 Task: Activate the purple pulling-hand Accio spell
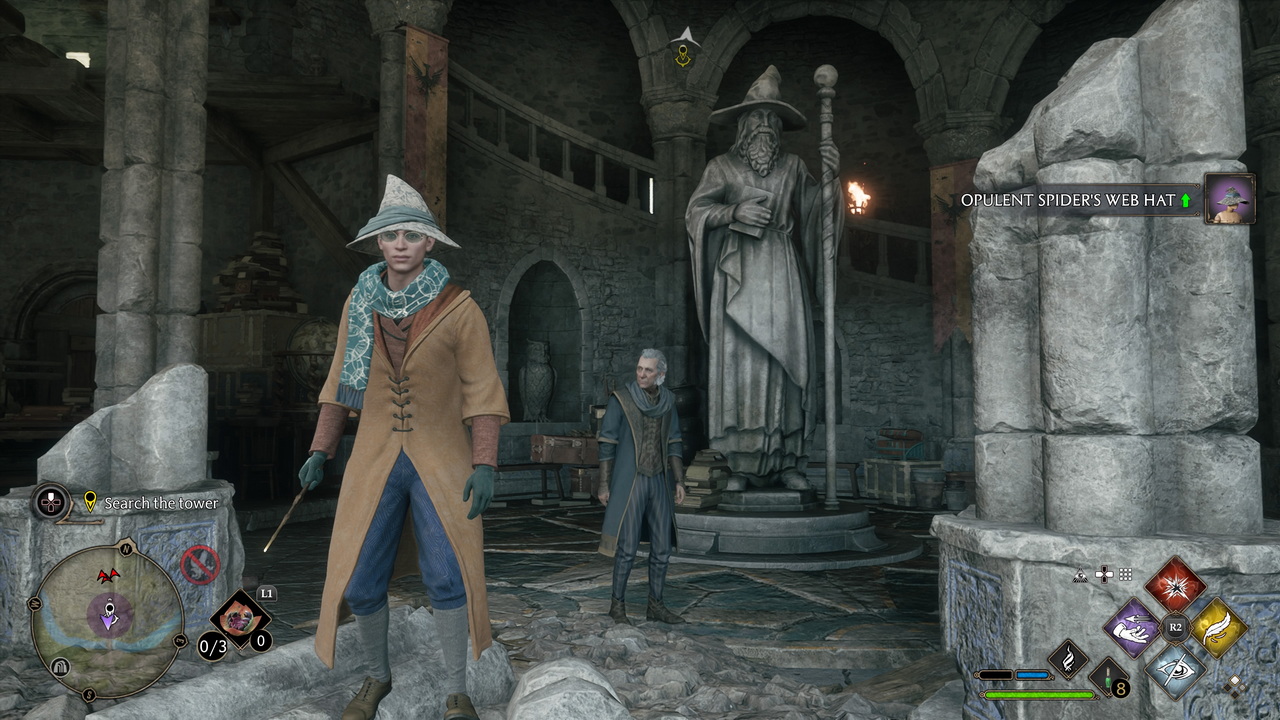coord(1131,628)
